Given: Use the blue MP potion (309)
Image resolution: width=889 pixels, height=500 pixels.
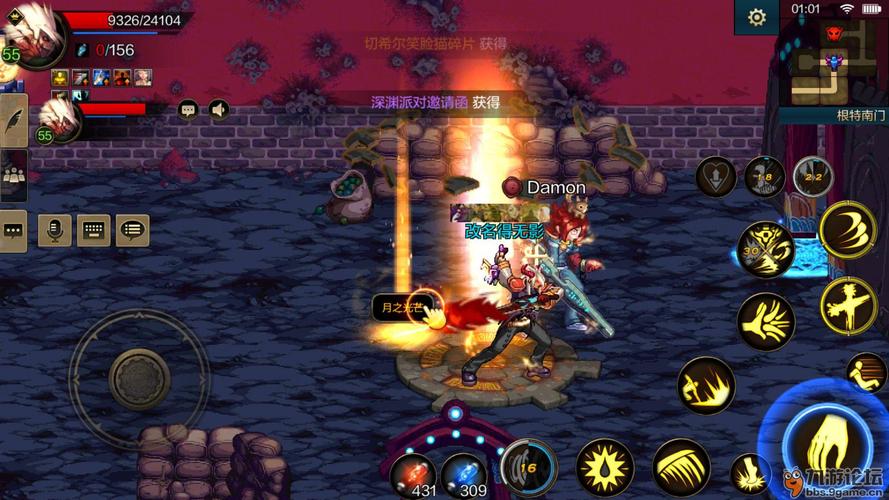Looking at the screenshot, I should 462,471.
